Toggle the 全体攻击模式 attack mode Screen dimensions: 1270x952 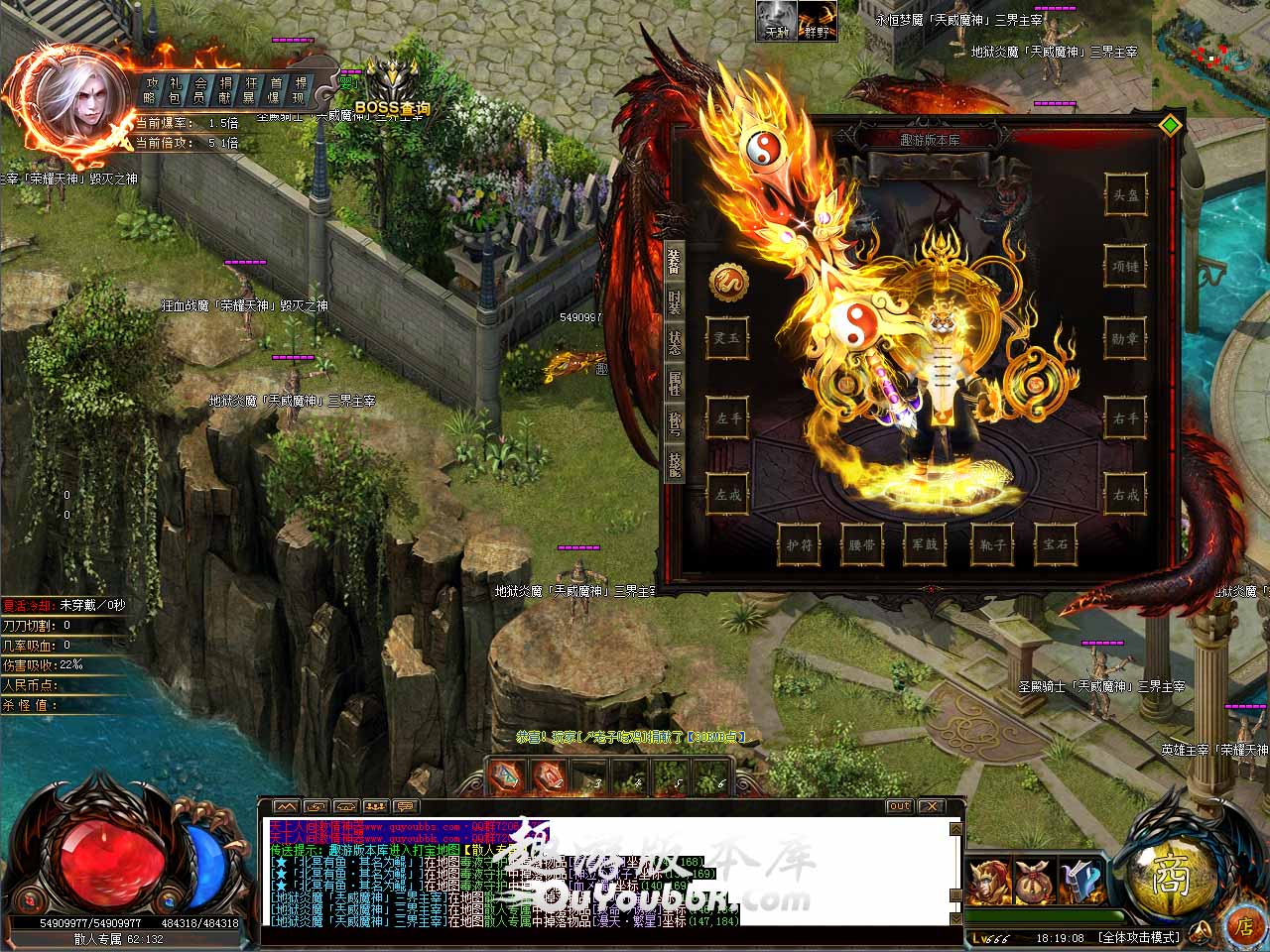click(1139, 937)
